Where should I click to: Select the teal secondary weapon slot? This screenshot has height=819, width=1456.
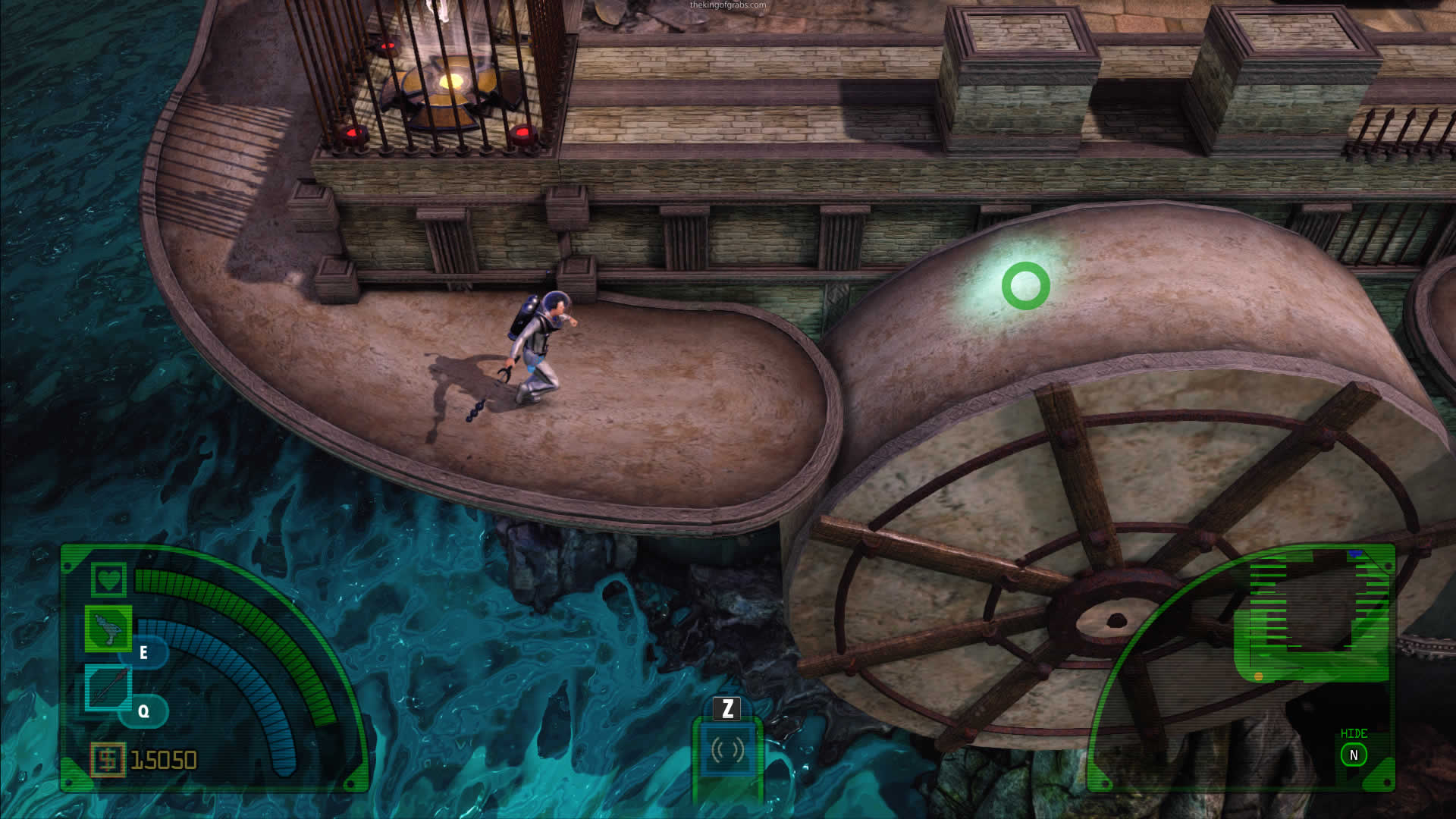pyautogui.click(x=108, y=688)
